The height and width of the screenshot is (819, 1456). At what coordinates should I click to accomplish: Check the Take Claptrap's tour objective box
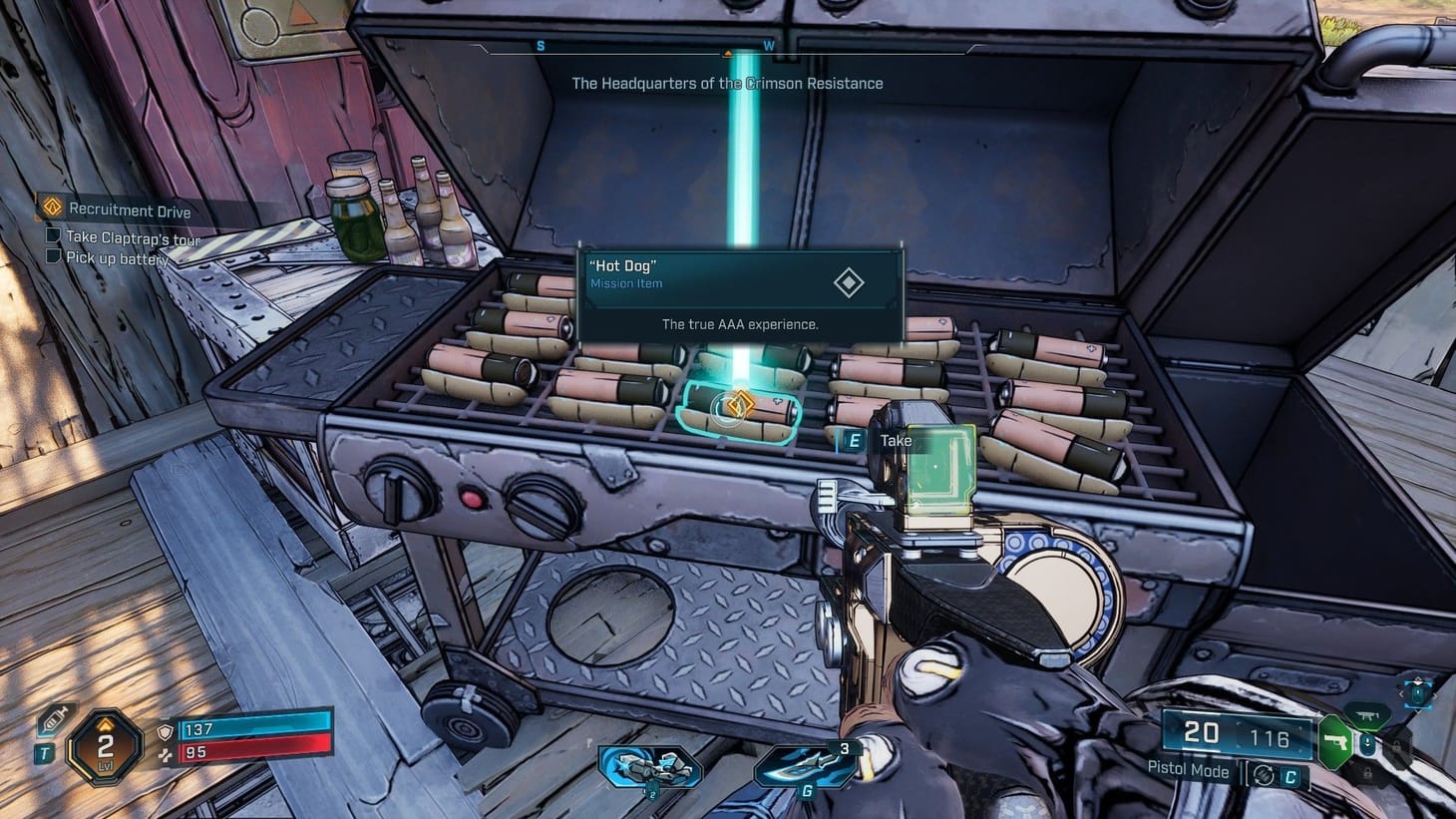tap(51, 235)
